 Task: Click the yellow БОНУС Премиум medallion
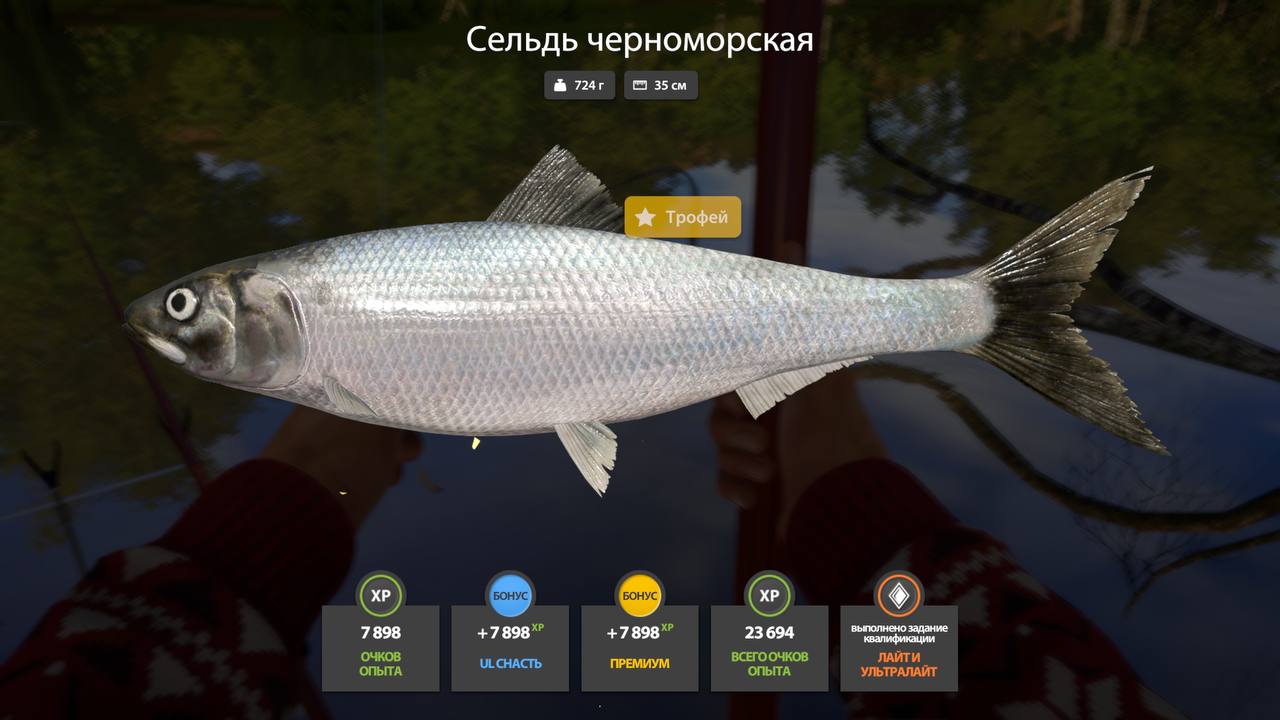pos(640,595)
